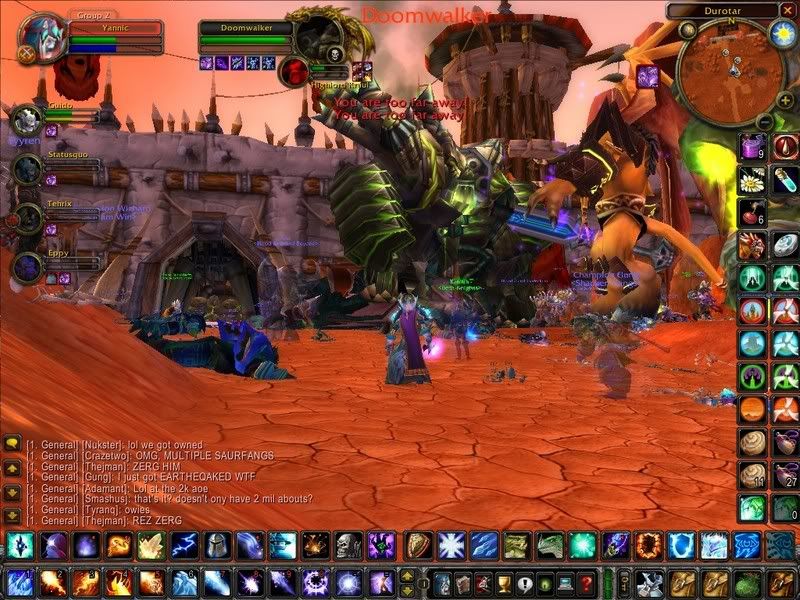Use the daisy flower item in the side bar
This screenshot has height=600, width=800.
pyautogui.click(x=752, y=180)
